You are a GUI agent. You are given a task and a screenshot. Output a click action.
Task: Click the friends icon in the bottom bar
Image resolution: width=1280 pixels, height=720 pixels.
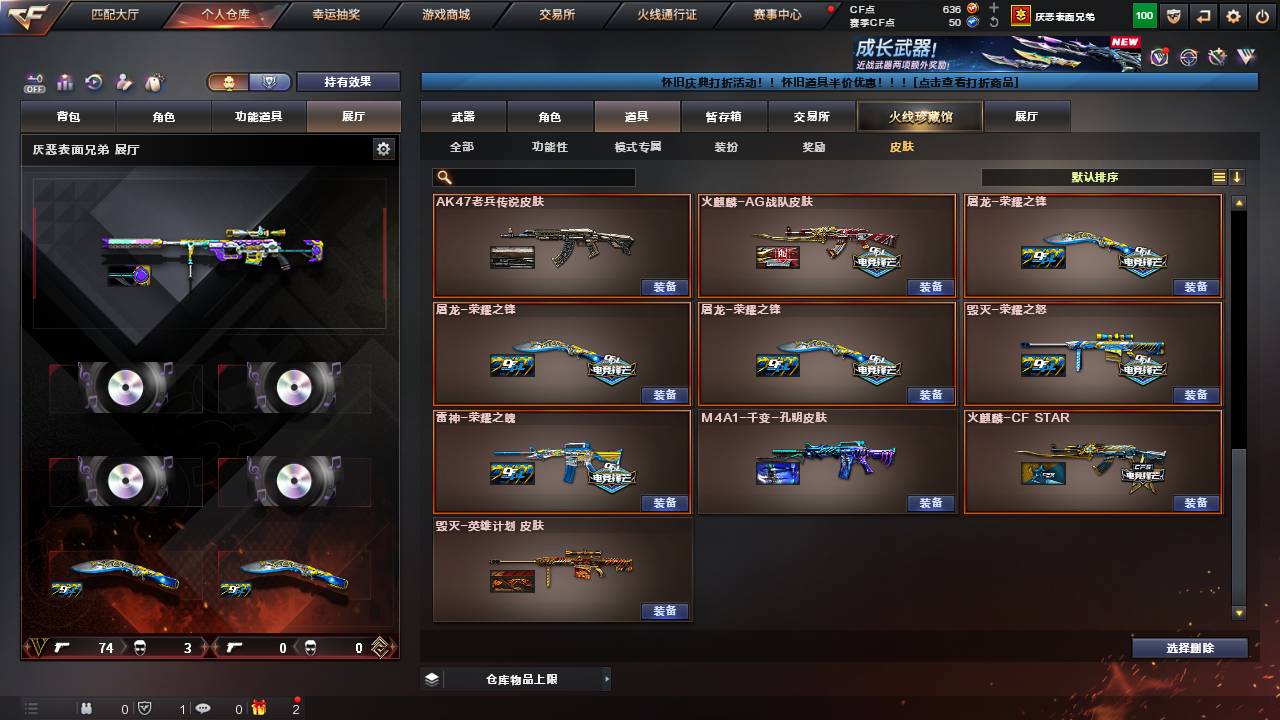tap(87, 708)
